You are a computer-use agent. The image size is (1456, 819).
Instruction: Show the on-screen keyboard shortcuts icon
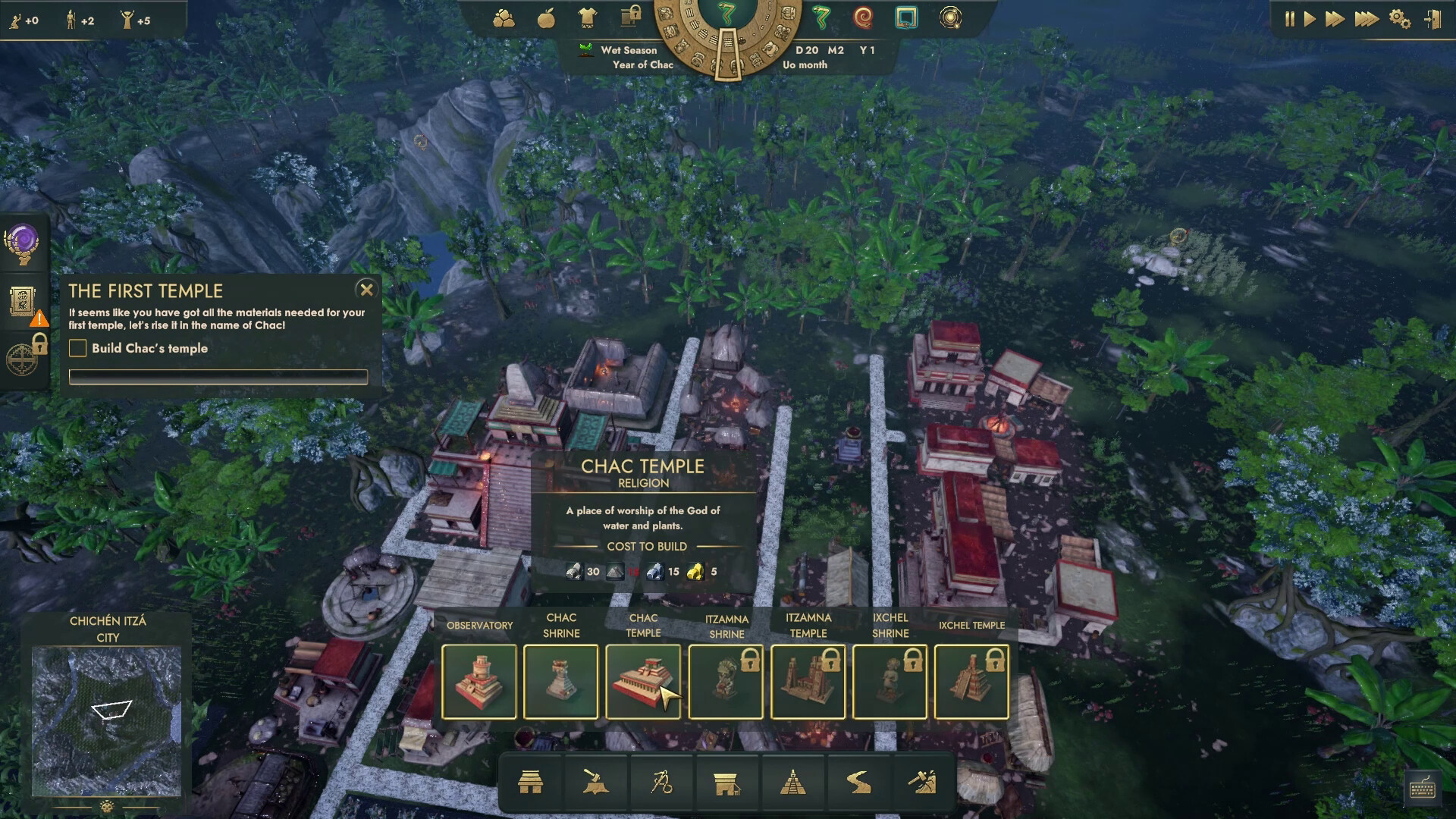(x=1423, y=789)
